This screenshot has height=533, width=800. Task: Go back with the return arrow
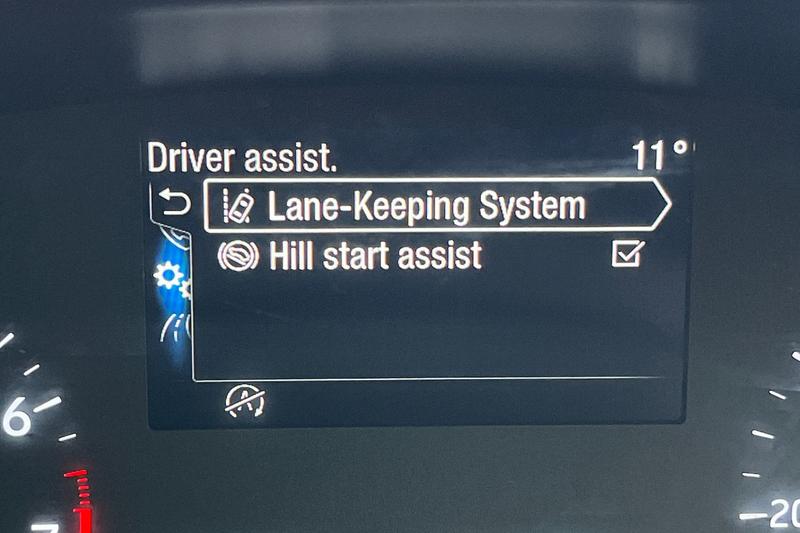tap(174, 205)
